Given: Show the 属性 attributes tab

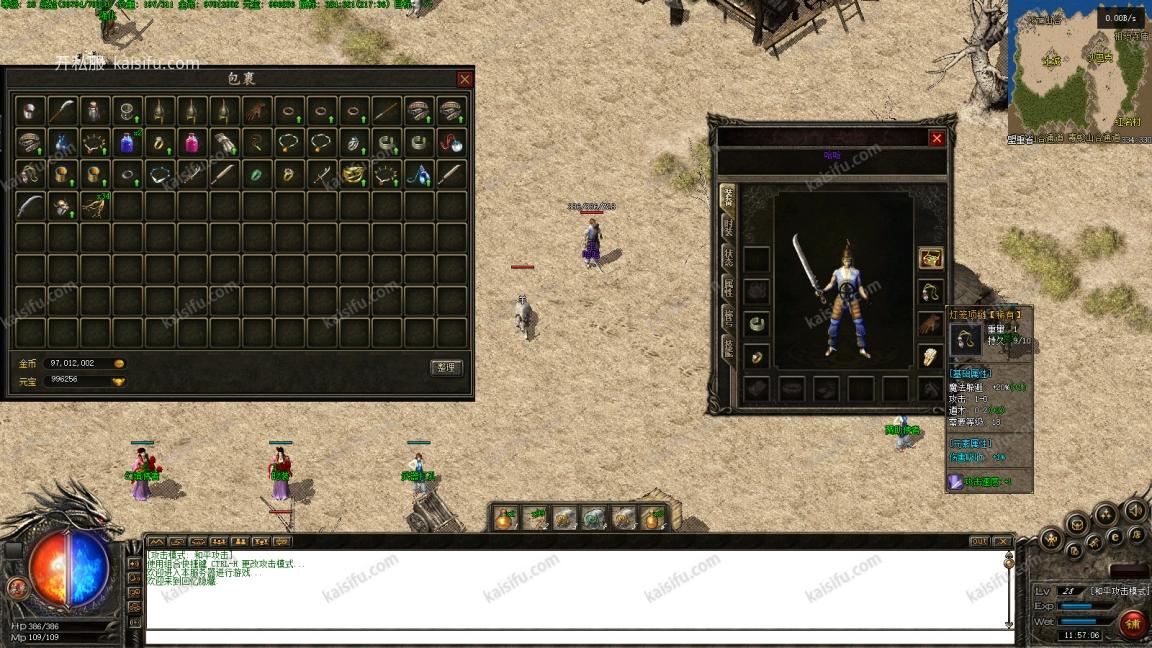Looking at the screenshot, I should pos(727,289).
